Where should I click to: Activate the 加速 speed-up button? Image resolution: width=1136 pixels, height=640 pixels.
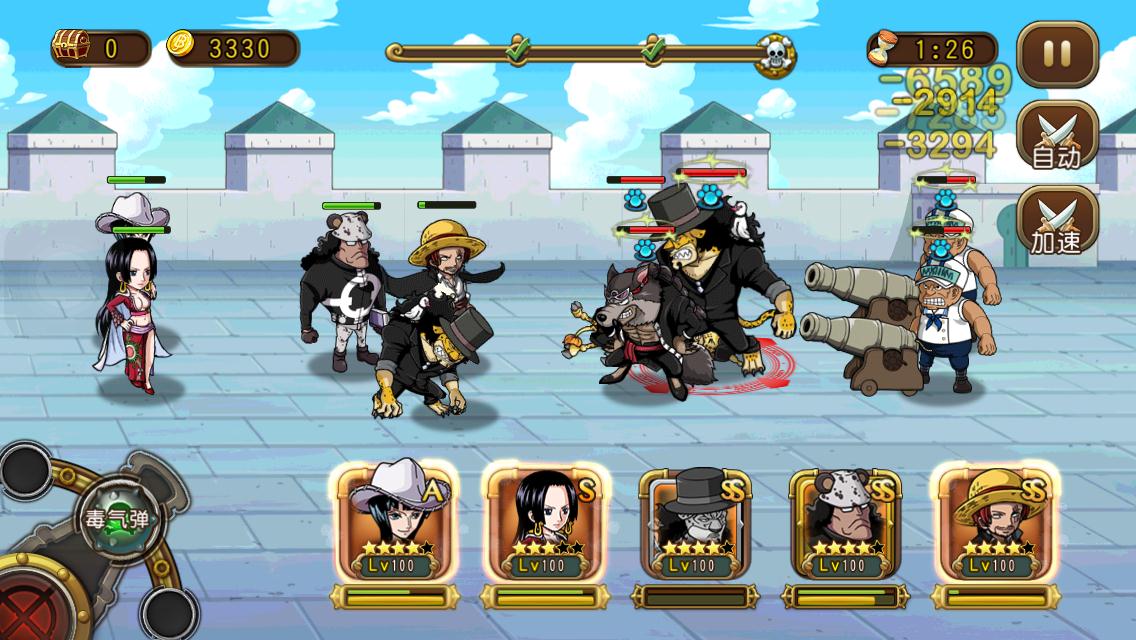tap(1057, 222)
